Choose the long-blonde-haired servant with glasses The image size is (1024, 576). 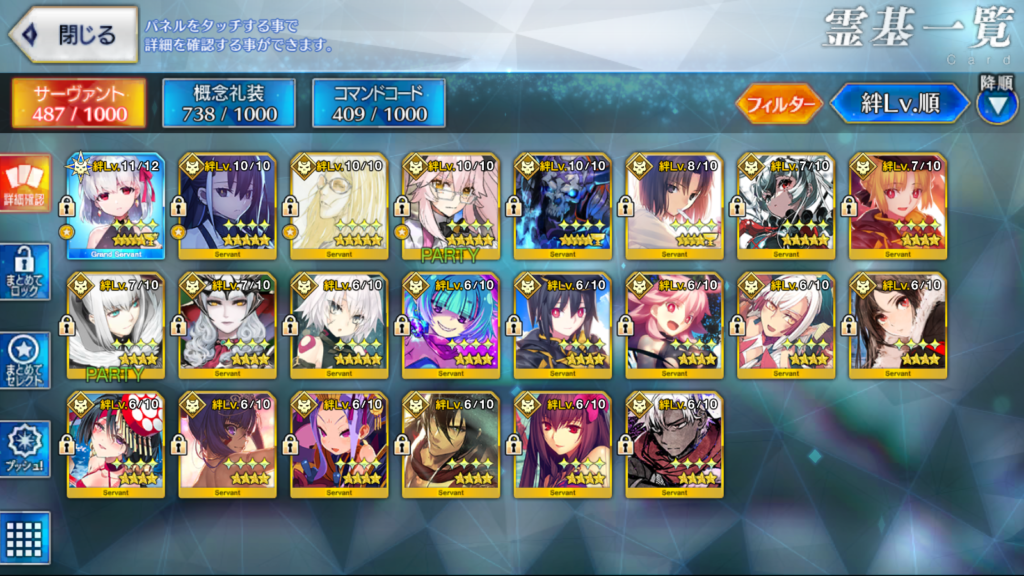click(x=338, y=206)
